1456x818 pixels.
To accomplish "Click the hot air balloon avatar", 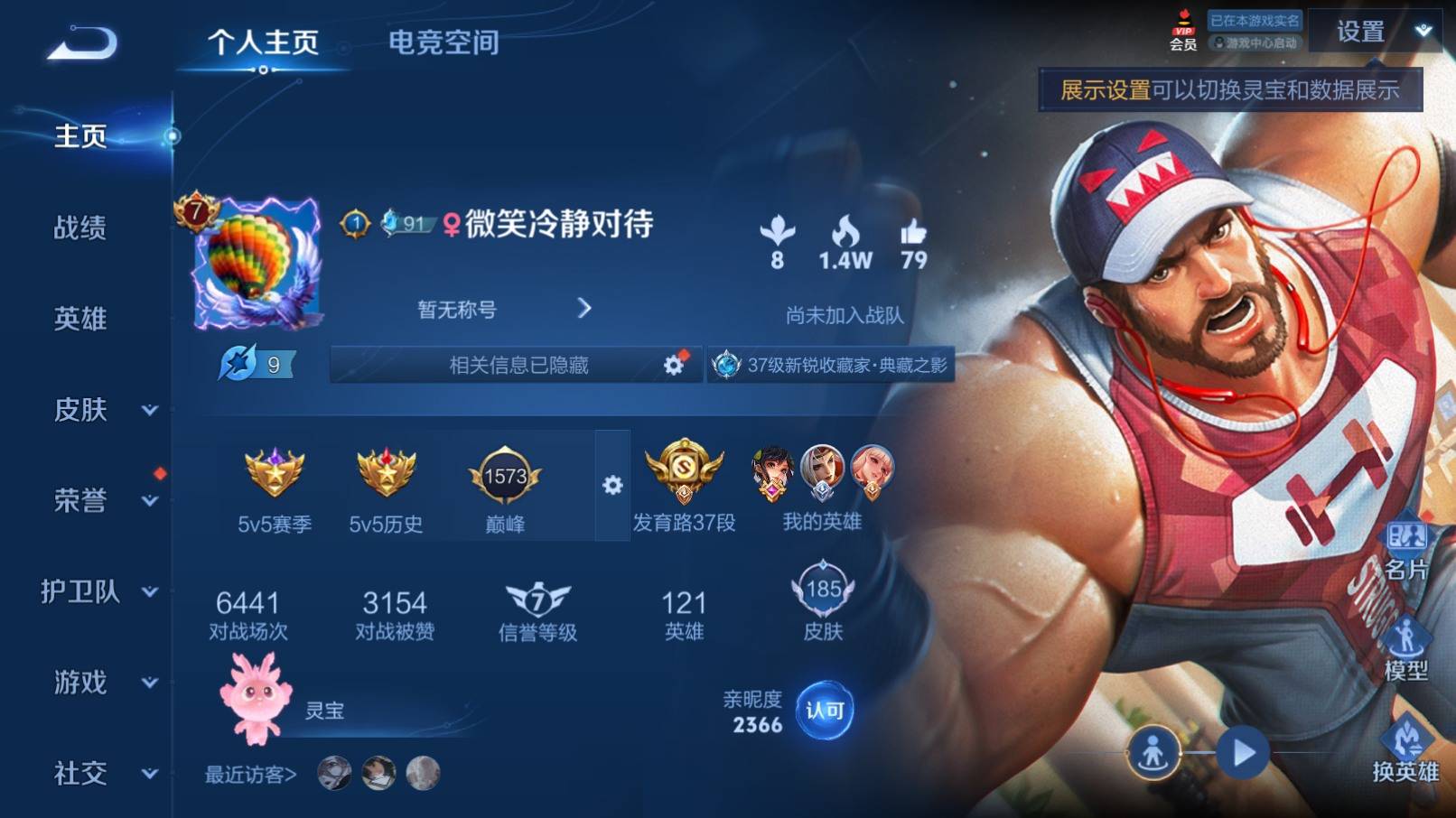I will click(257, 263).
